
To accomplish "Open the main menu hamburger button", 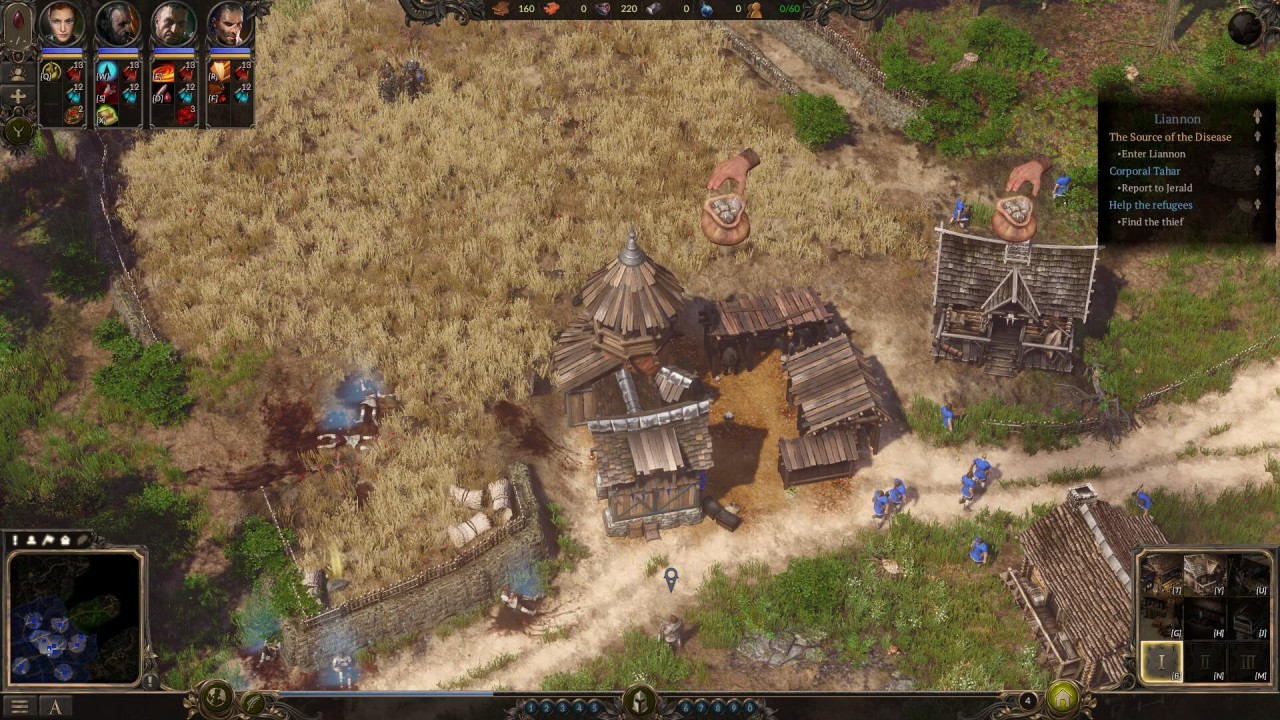I will click(19, 707).
